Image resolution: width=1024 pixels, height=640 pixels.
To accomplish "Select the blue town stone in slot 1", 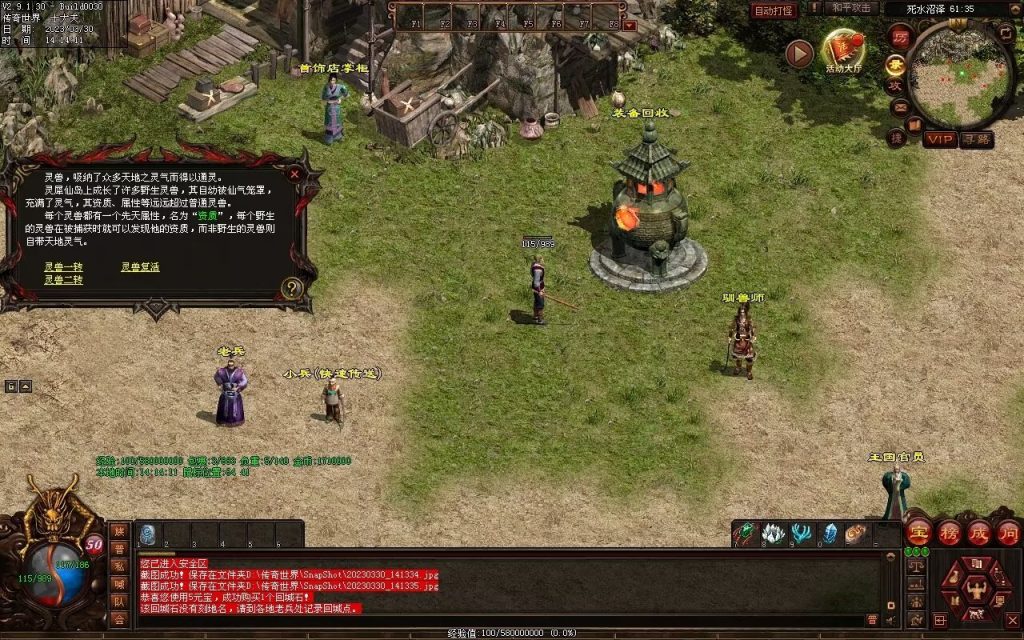I will coord(147,534).
